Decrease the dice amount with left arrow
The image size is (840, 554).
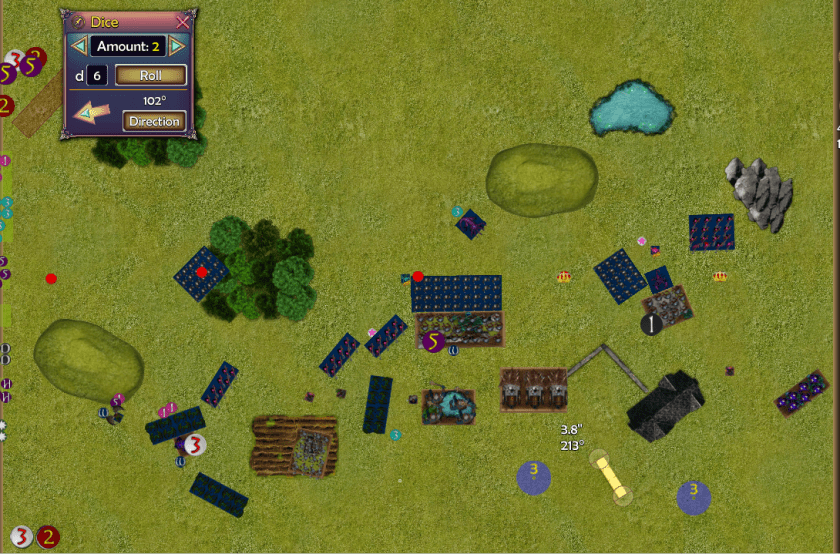tap(78, 46)
